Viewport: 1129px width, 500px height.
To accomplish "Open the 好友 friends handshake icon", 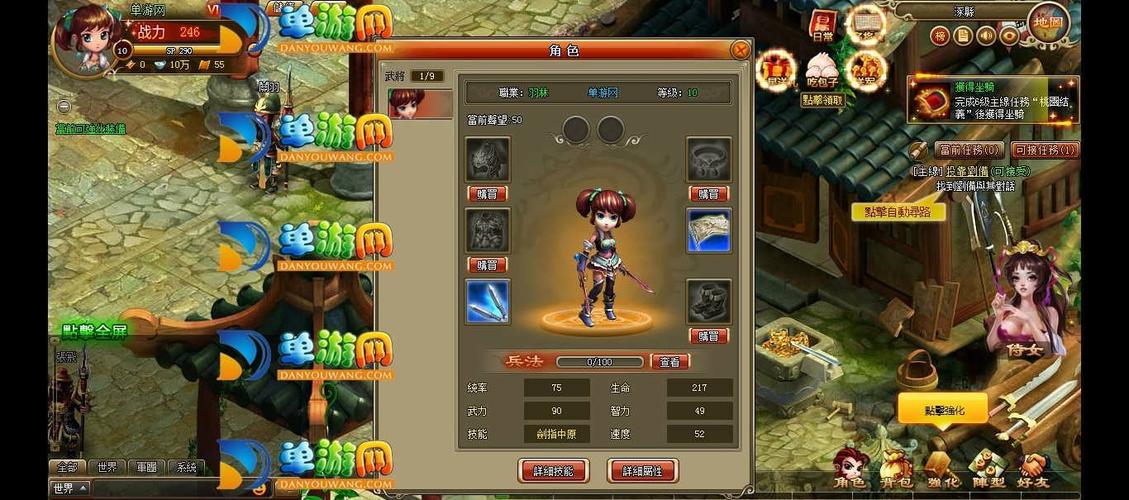I will [1034, 470].
